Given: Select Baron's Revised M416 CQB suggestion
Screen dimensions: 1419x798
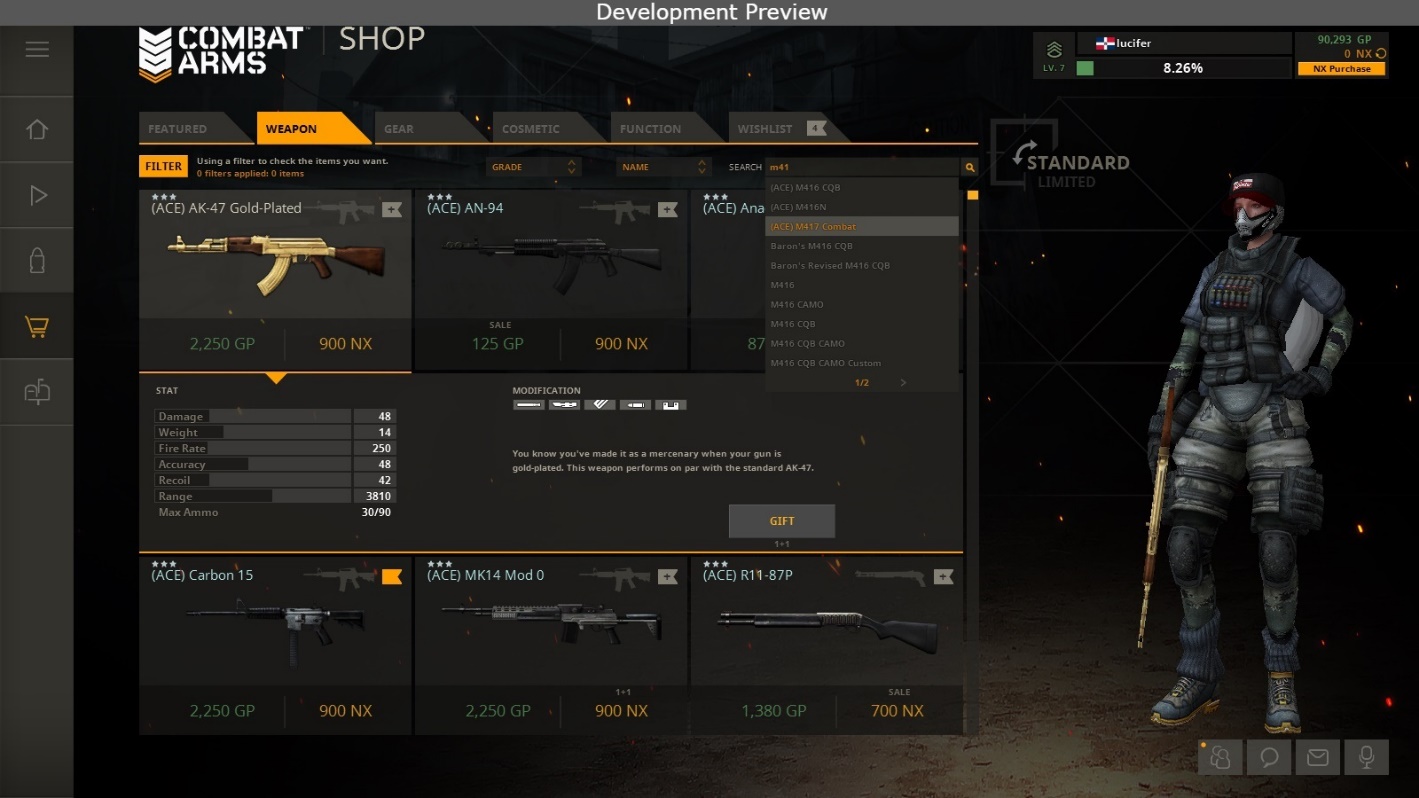Looking at the screenshot, I should pos(830,266).
